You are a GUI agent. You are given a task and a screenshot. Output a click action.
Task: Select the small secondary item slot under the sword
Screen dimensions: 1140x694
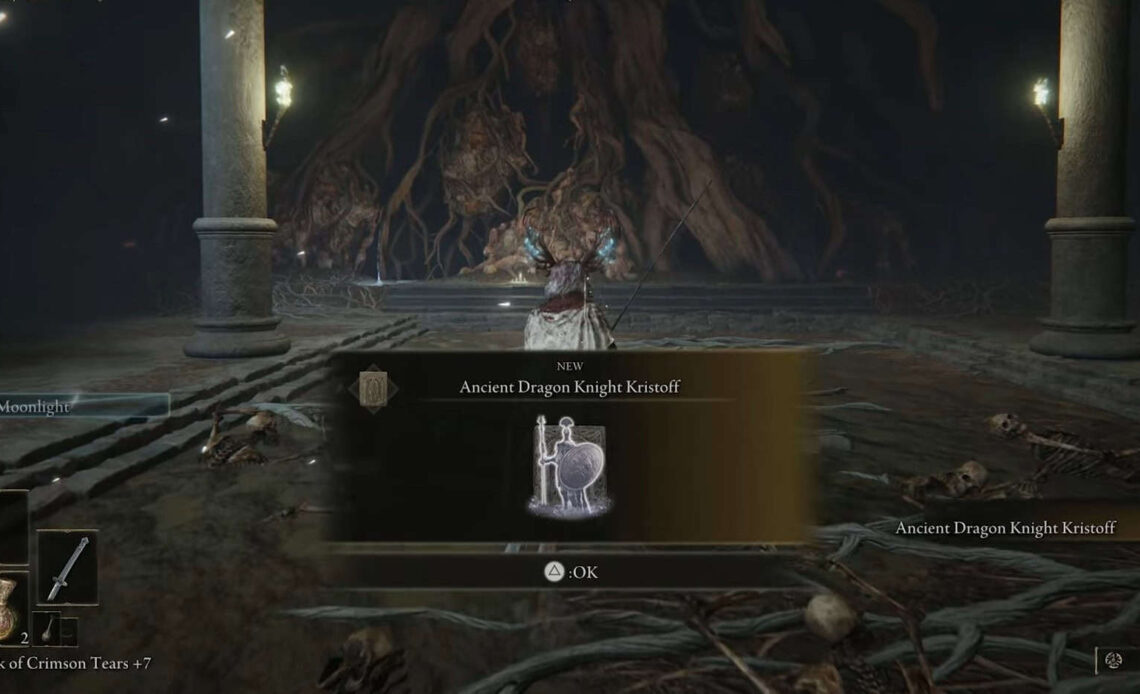tap(46, 629)
